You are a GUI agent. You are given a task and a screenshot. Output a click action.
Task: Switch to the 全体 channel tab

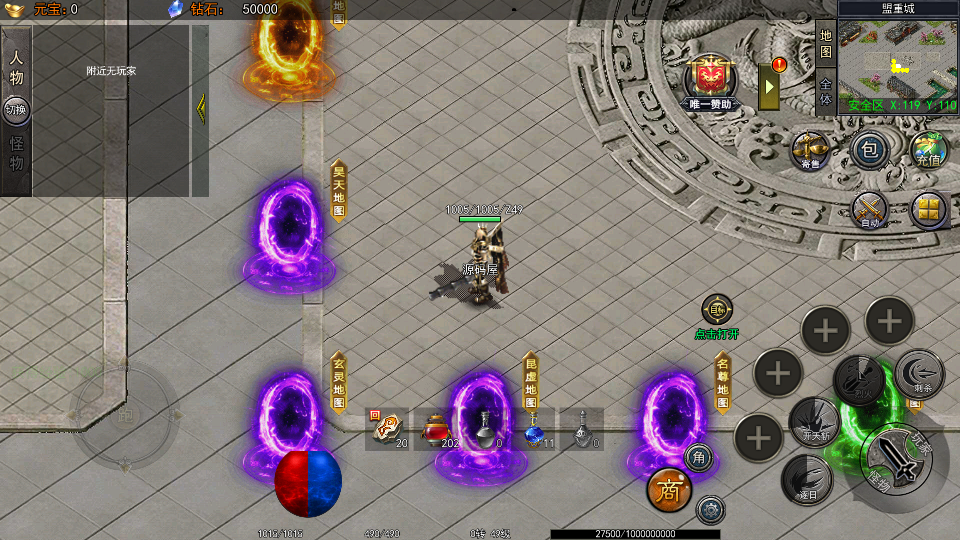click(825, 90)
